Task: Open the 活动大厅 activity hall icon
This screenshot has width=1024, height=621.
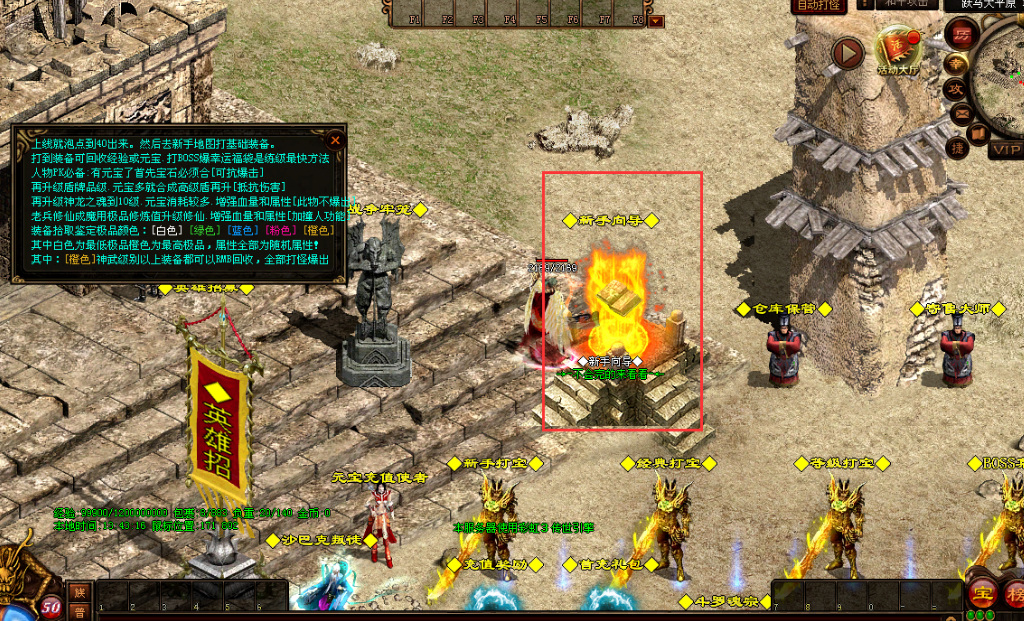Action: coord(899,49)
